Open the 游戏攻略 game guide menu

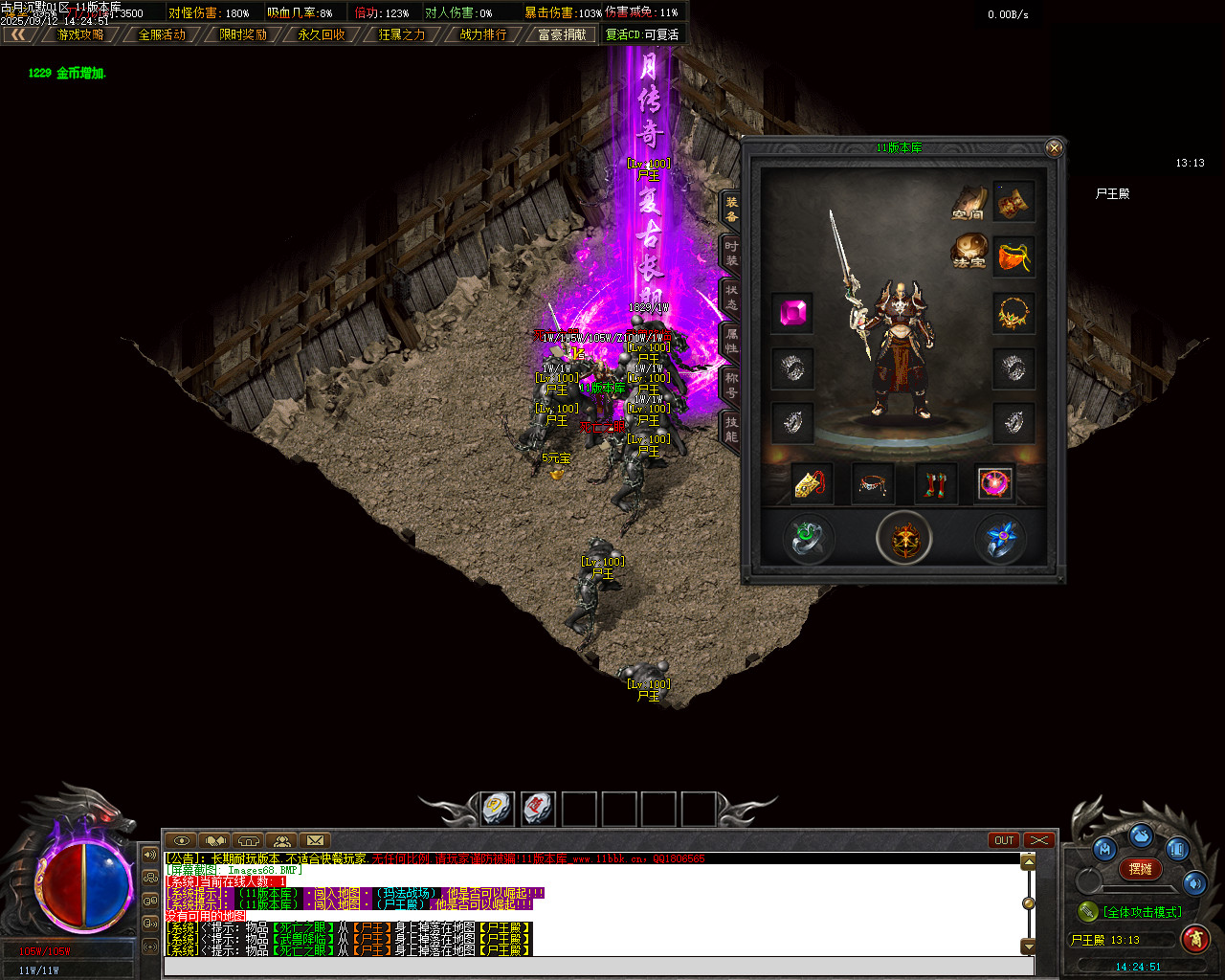coord(80,34)
